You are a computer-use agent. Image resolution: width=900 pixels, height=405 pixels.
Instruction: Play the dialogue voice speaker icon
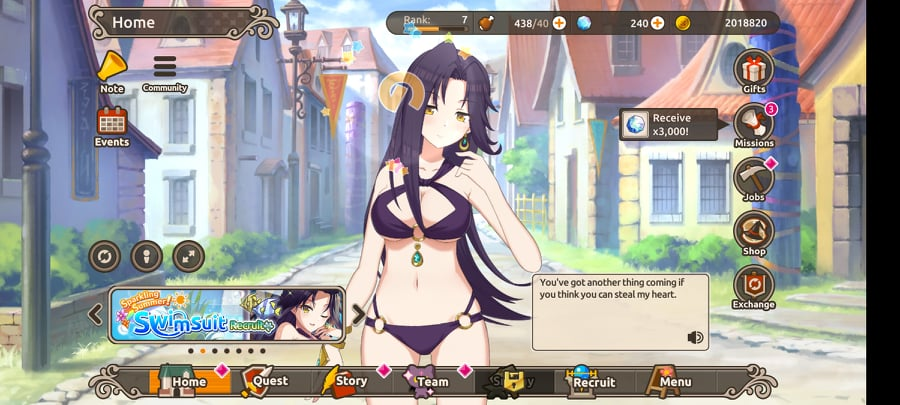coord(695,337)
